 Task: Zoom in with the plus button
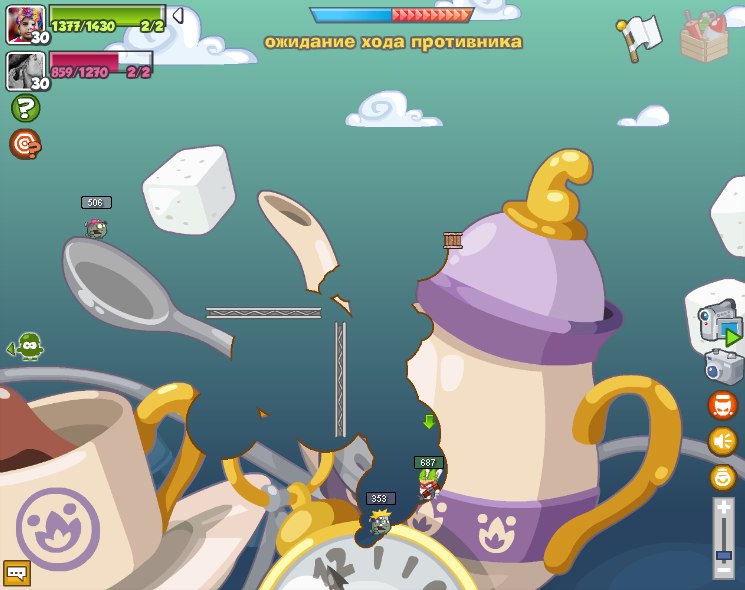click(723, 508)
